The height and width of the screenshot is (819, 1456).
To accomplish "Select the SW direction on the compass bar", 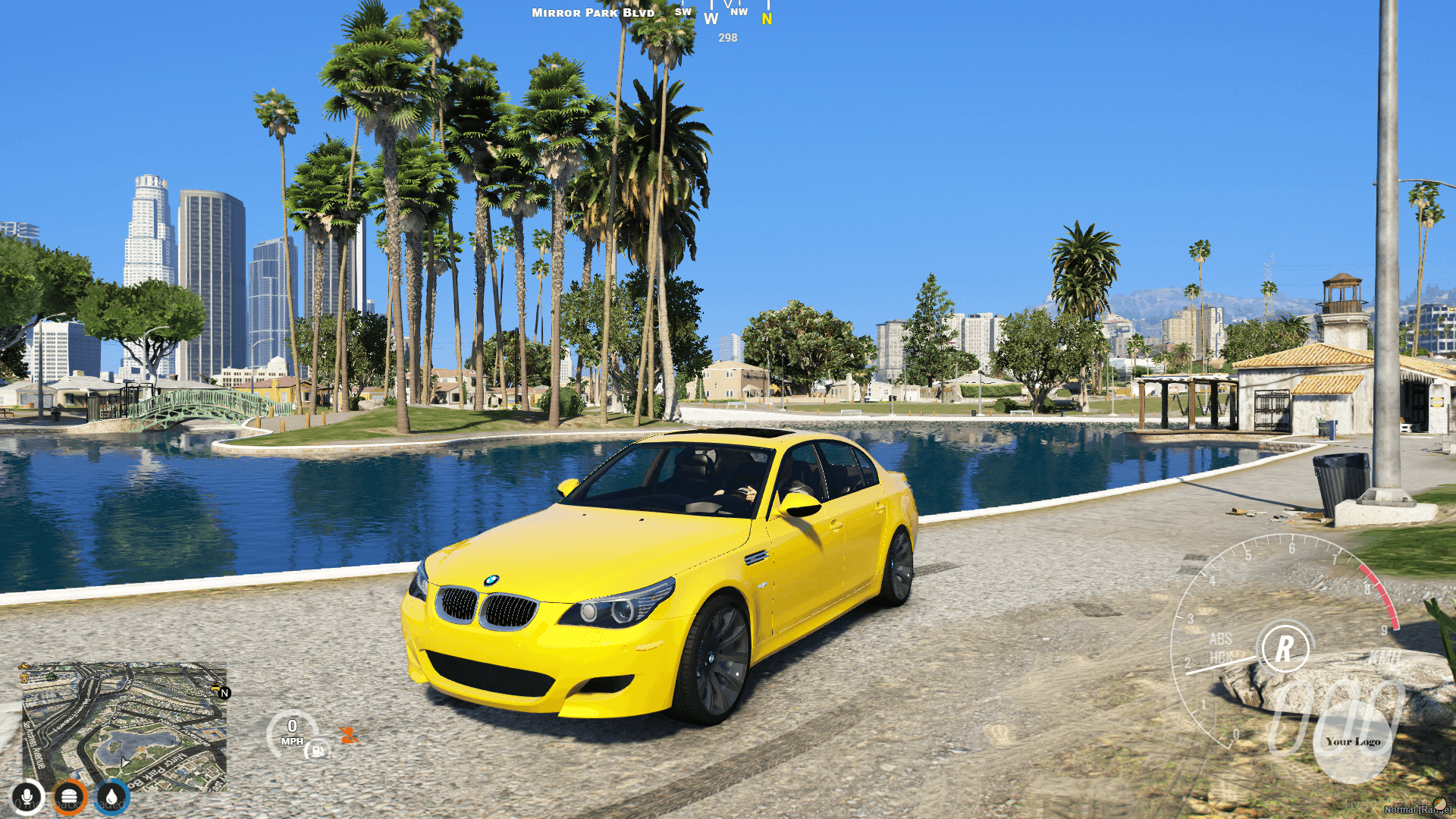I will click(682, 11).
